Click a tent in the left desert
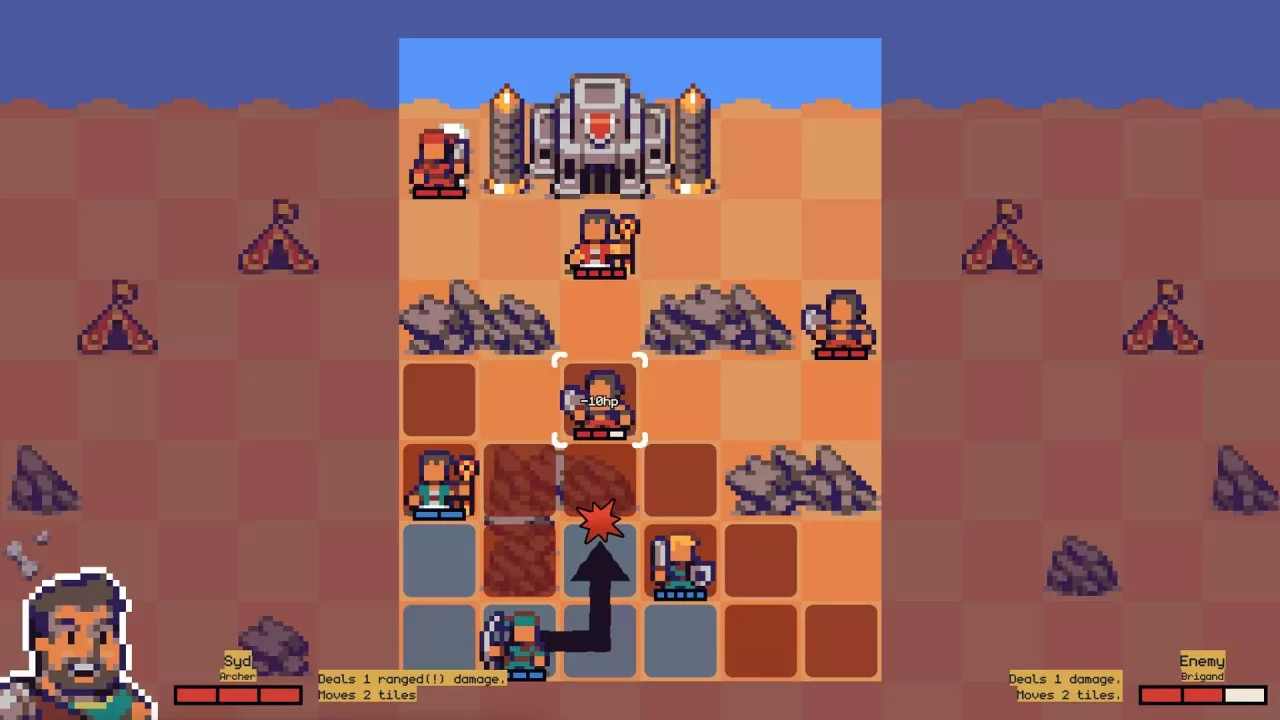 click(278, 240)
